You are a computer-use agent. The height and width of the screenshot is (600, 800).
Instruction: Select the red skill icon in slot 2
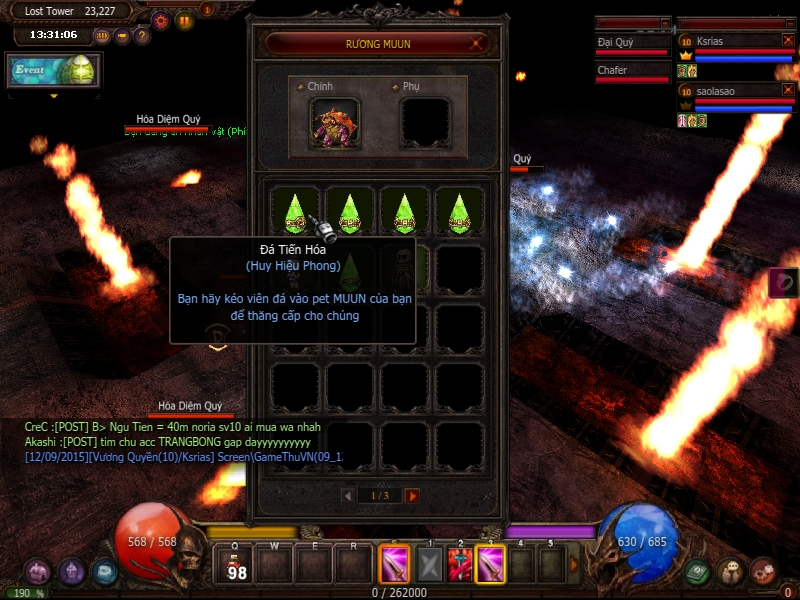tap(461, 564)
